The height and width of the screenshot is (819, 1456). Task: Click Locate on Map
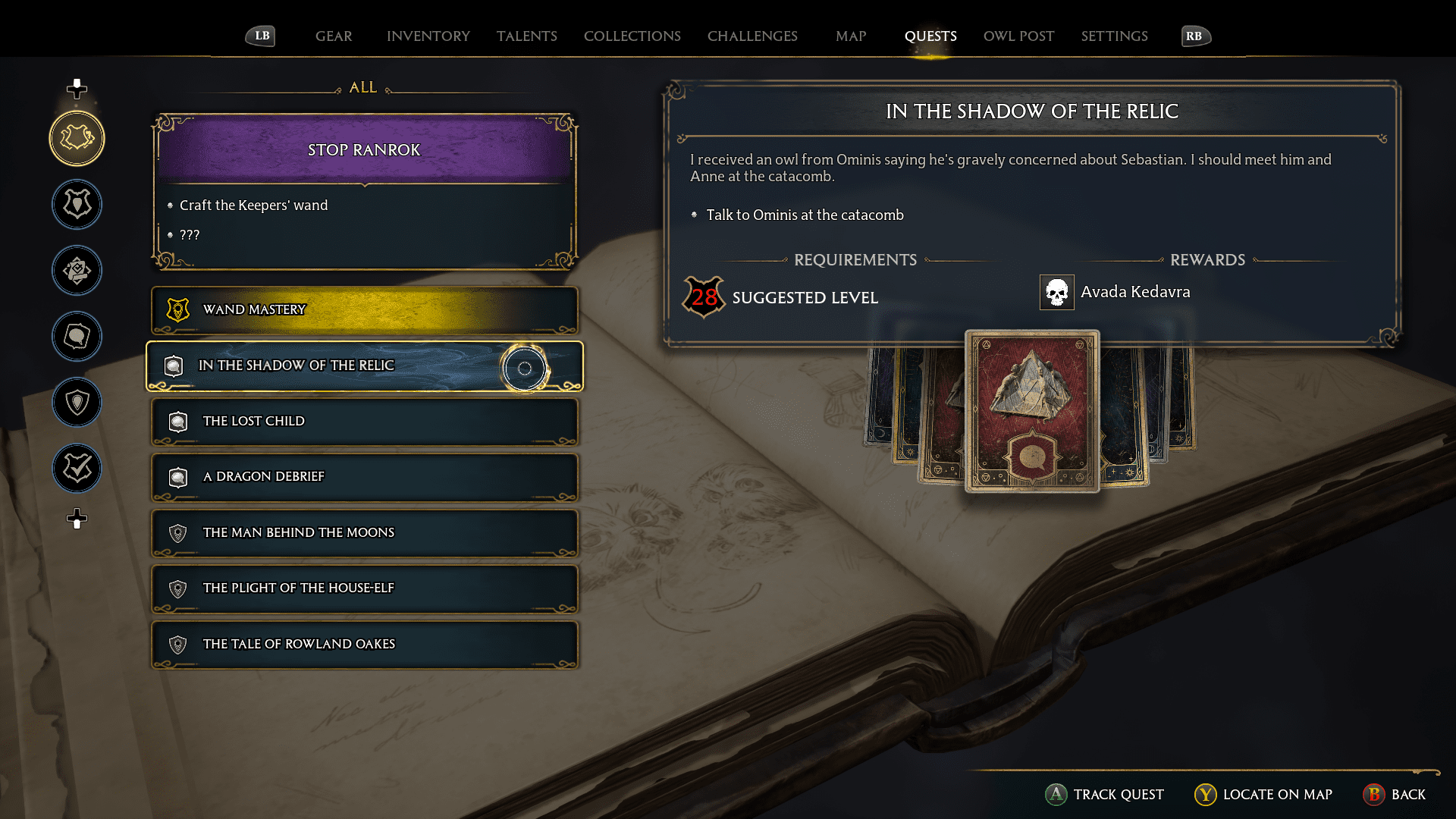coord(1262,795)
